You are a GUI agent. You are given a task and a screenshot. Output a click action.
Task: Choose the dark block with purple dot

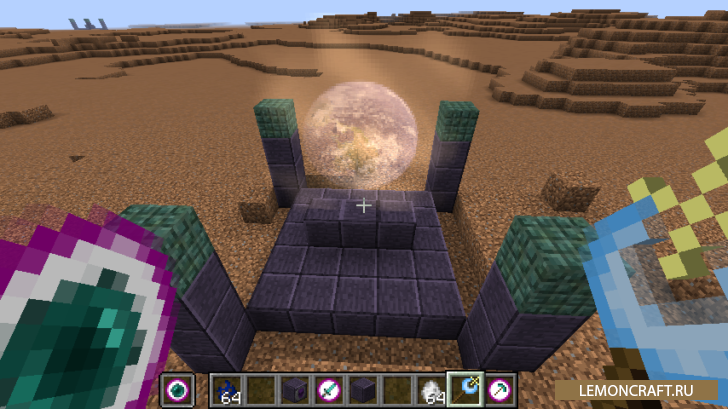click(x=294, y=389)
